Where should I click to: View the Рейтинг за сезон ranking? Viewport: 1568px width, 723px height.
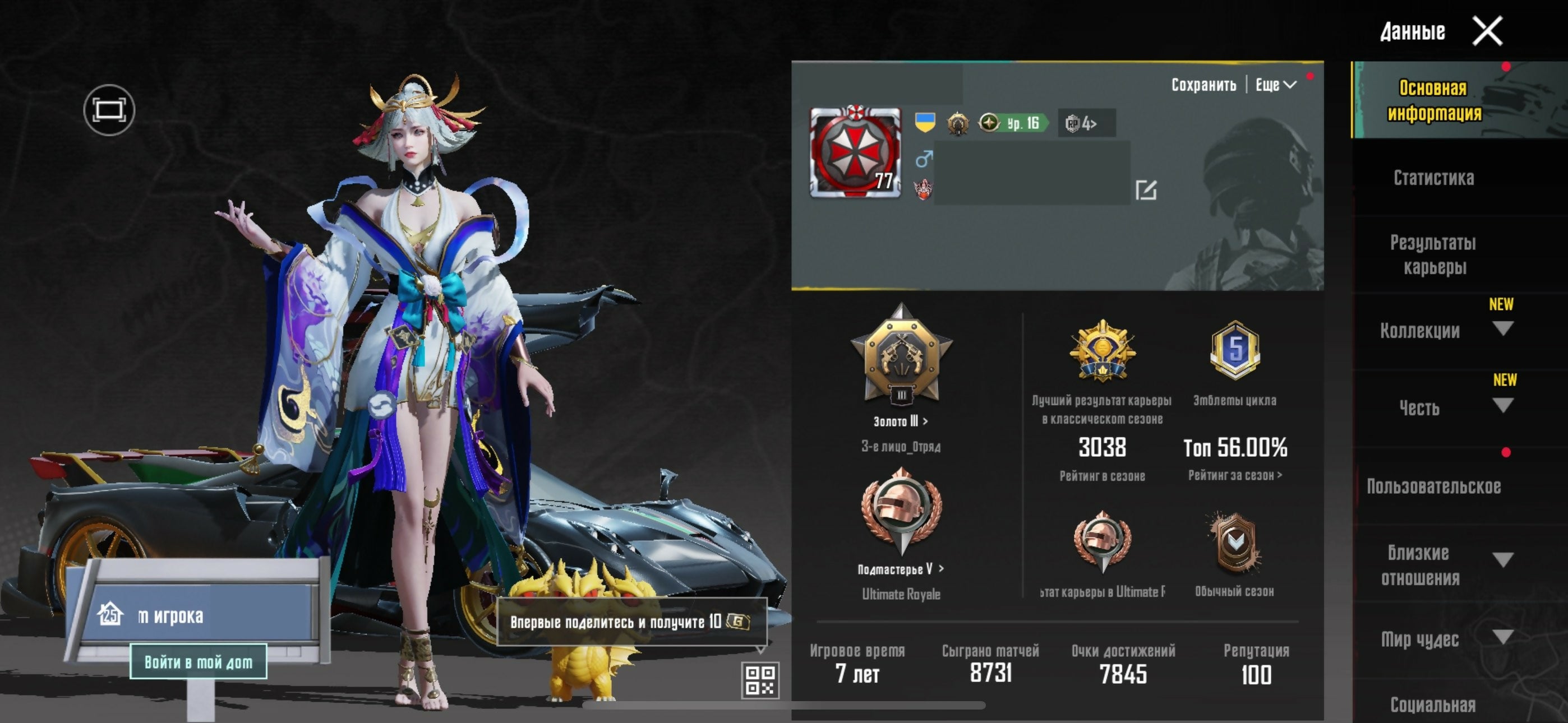(1234, 475)
